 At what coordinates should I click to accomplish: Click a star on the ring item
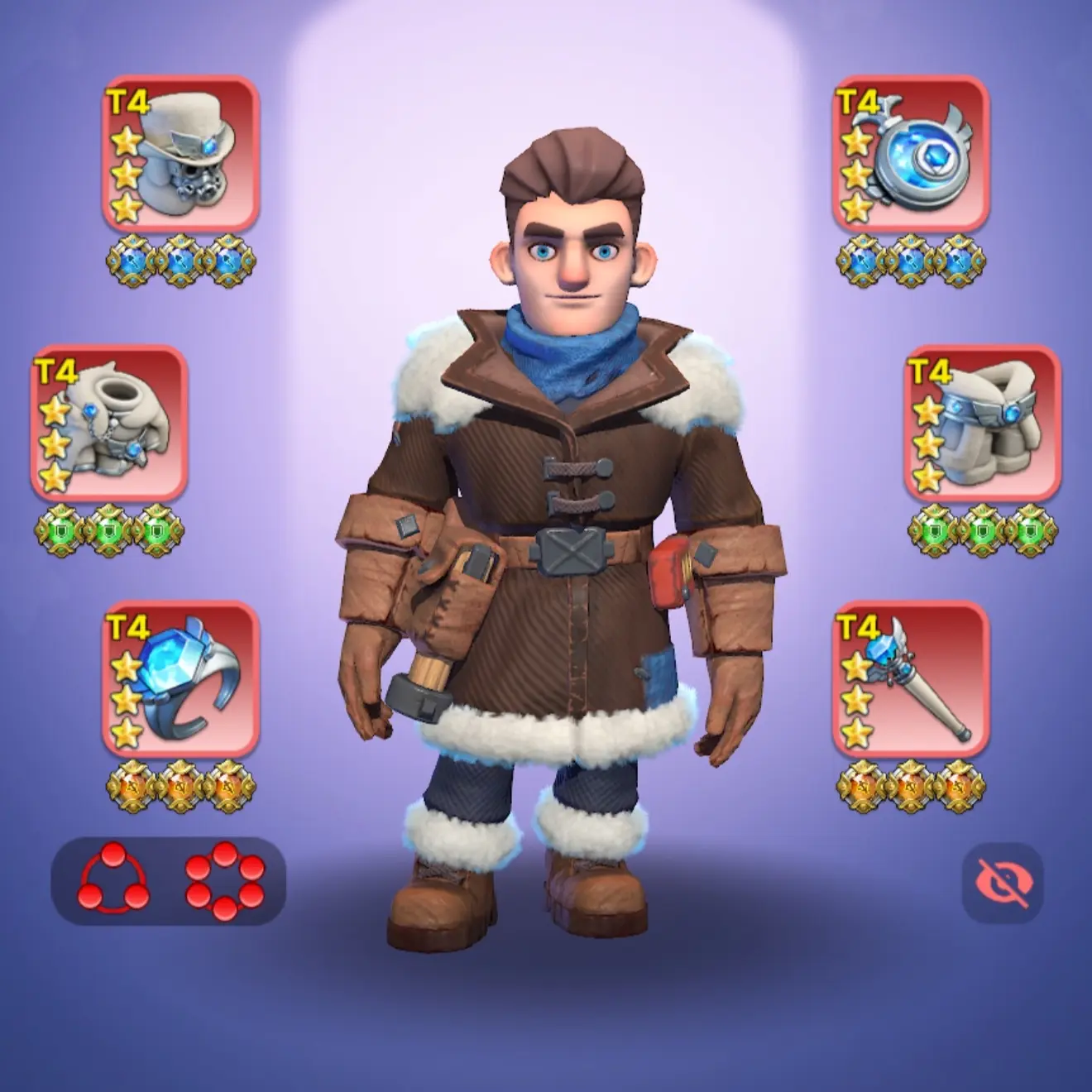(125, 701)
